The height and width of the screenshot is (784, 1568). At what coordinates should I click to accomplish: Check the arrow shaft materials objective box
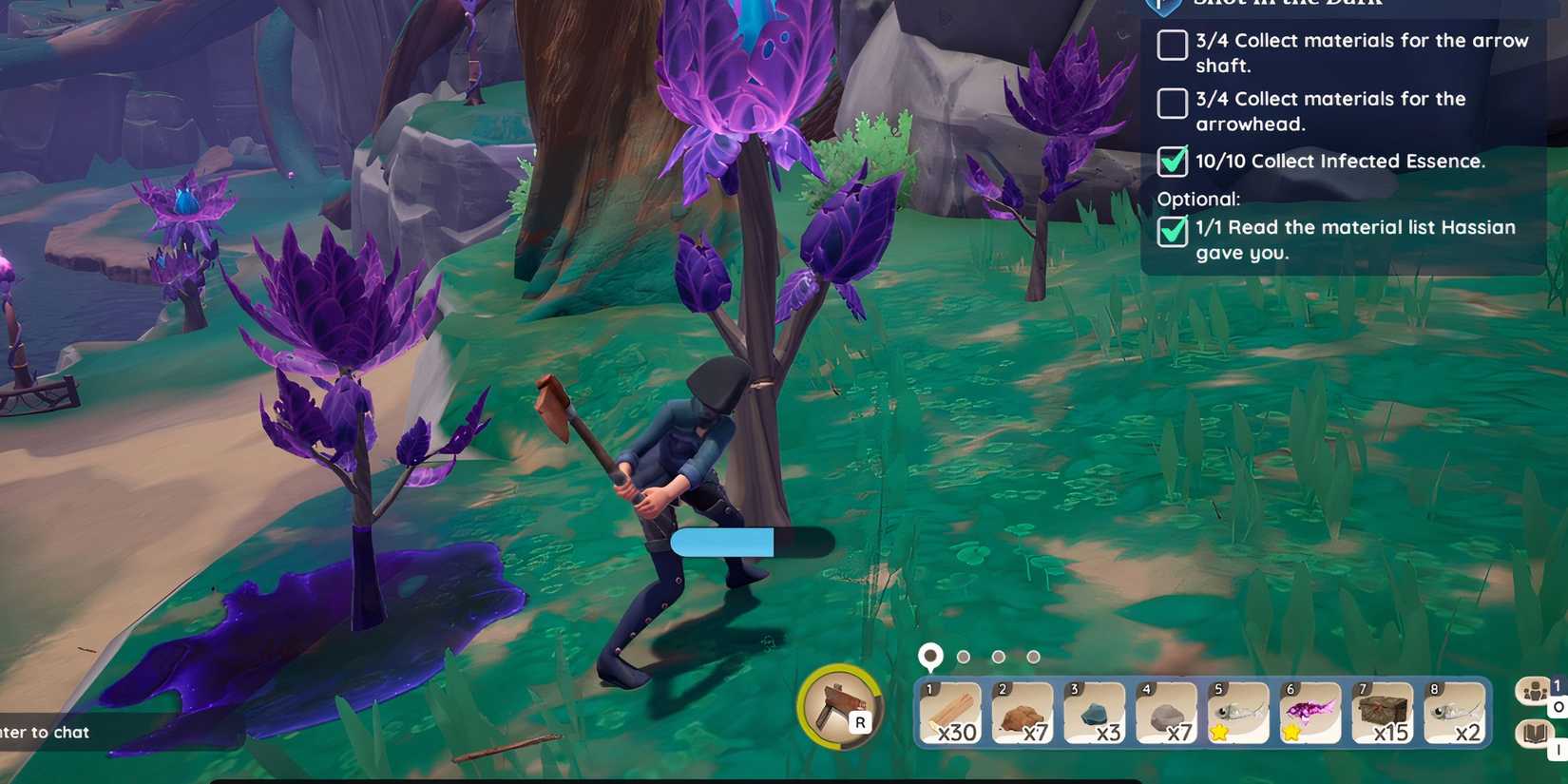point(1172,46)
